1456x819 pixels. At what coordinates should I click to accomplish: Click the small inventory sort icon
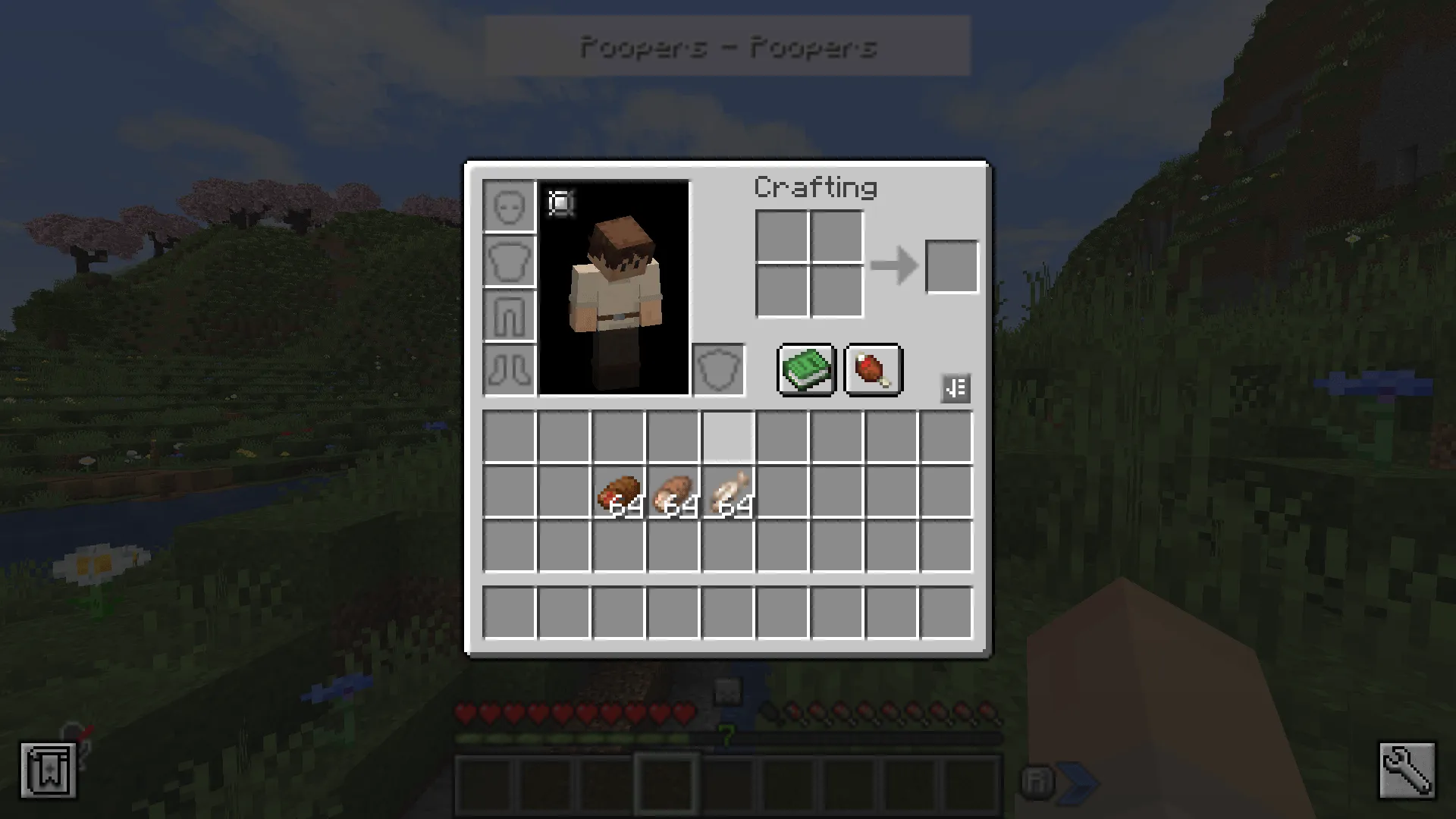955,388
